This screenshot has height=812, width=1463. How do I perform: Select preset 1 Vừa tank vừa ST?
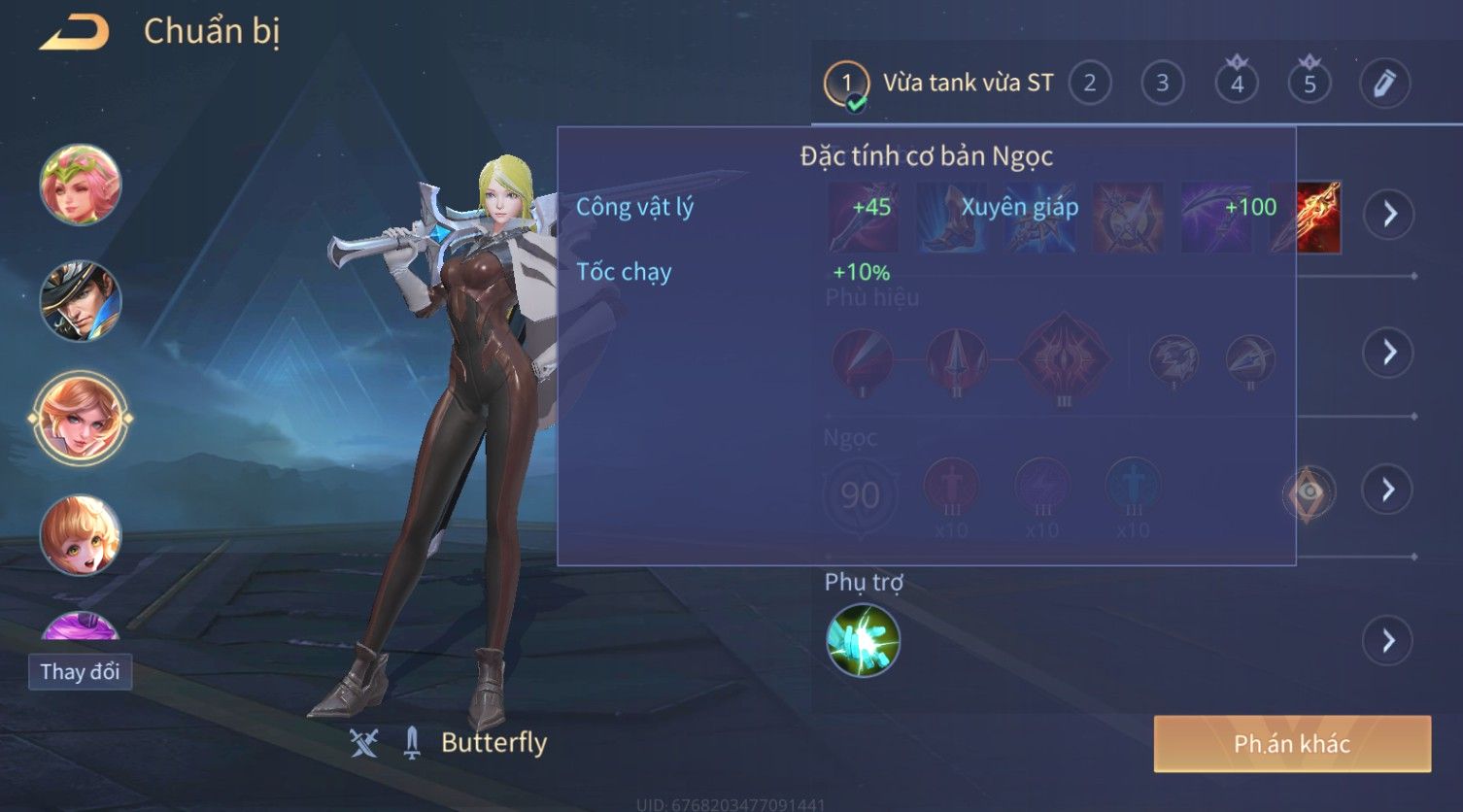(938, 84)
